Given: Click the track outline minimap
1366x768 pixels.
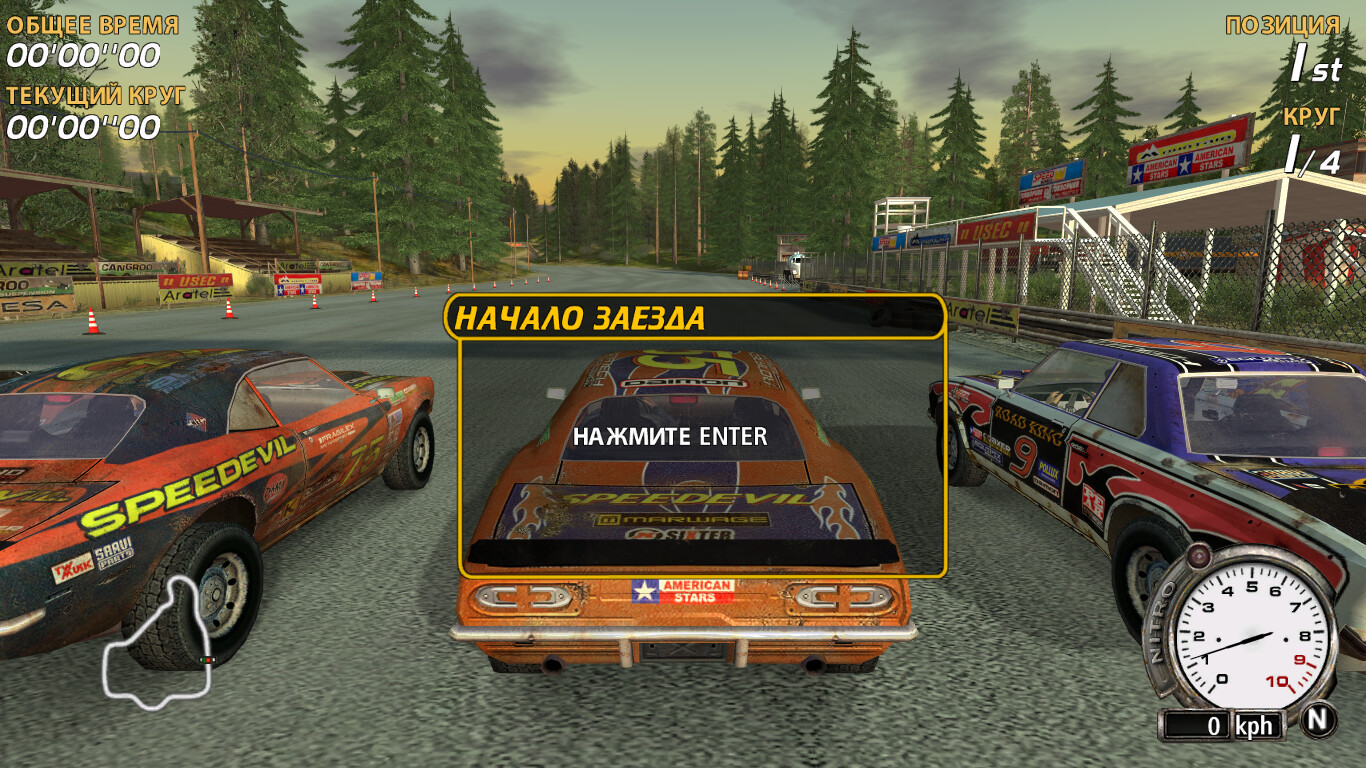Looking at the screenshot, I should click(160, 644).
